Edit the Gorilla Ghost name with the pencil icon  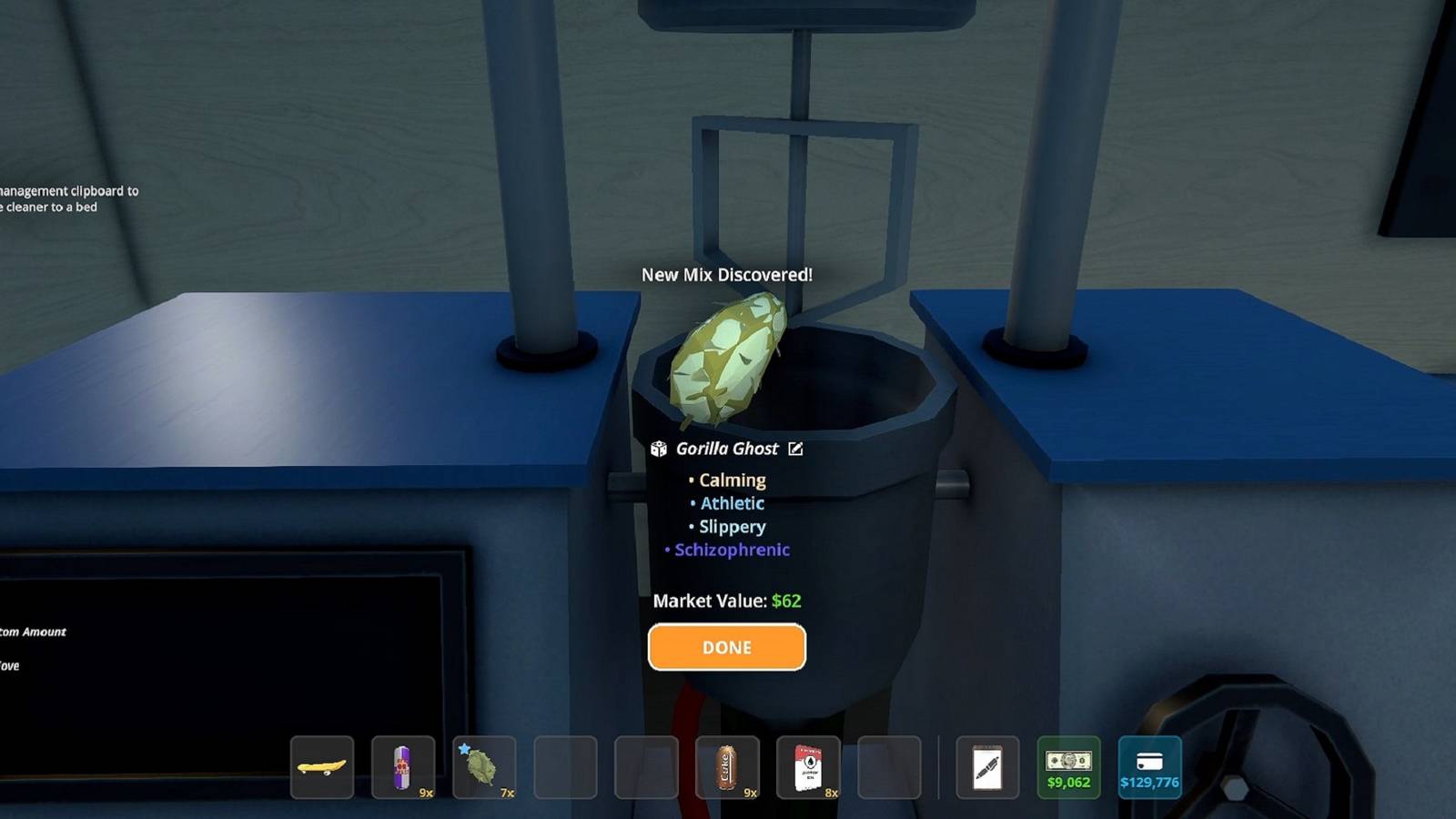coord(795,449)
